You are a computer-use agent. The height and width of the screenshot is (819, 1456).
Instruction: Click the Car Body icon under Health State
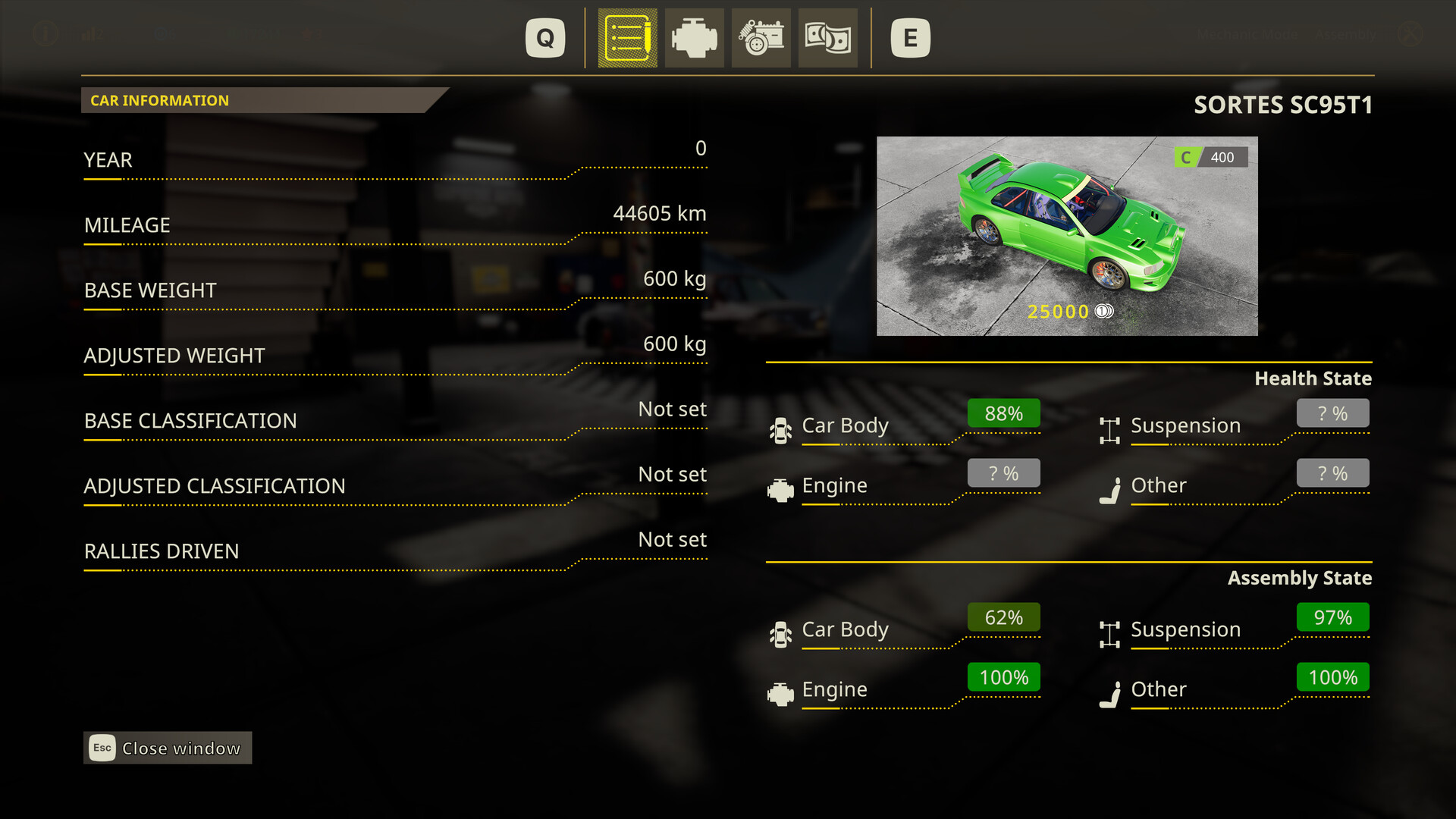pyautogui.click(x=780, y=426)
